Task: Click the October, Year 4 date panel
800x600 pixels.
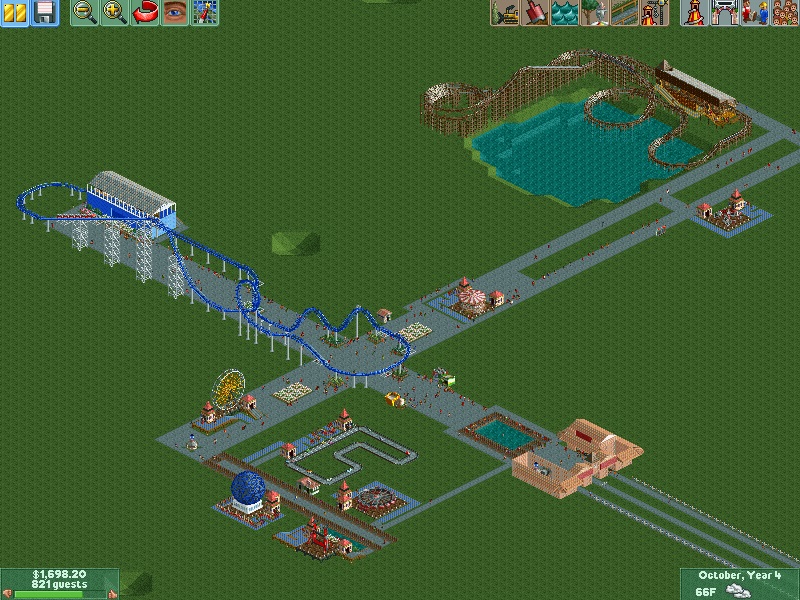Action: coord(741,575)
